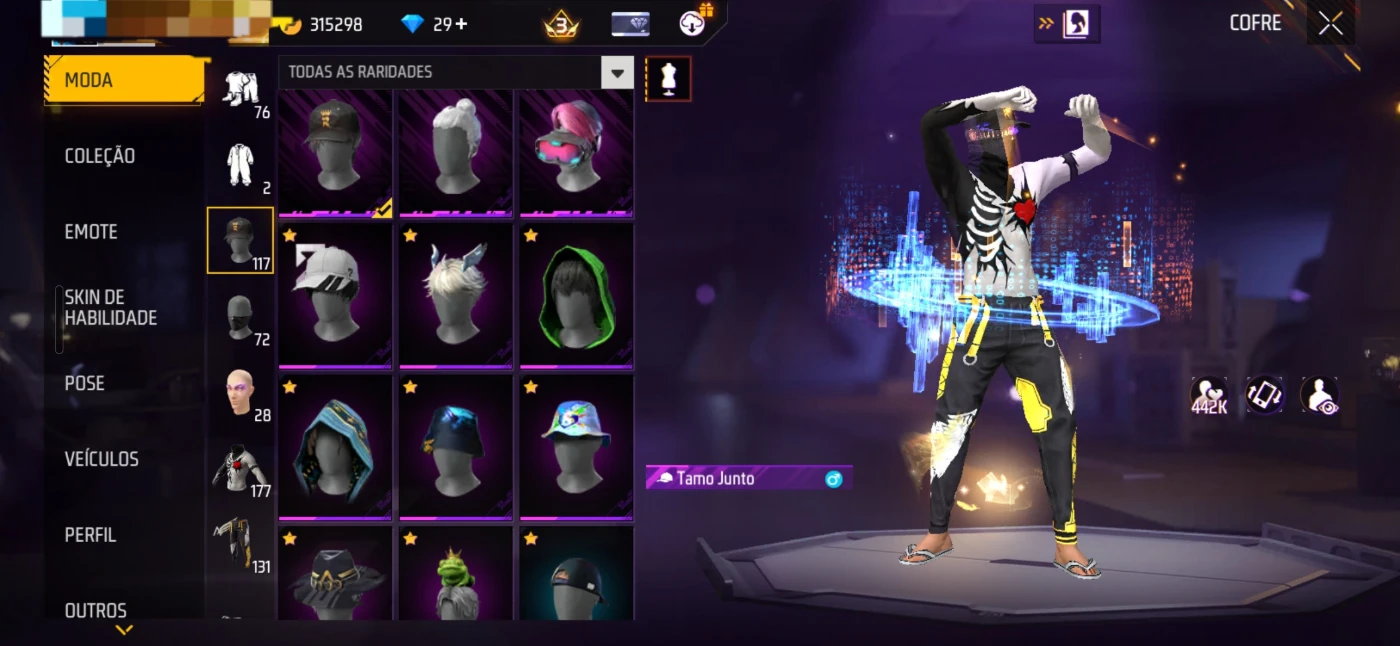Switch to the Coleção tab
This screenshot has height=646, width=1400.
[100, 156]
